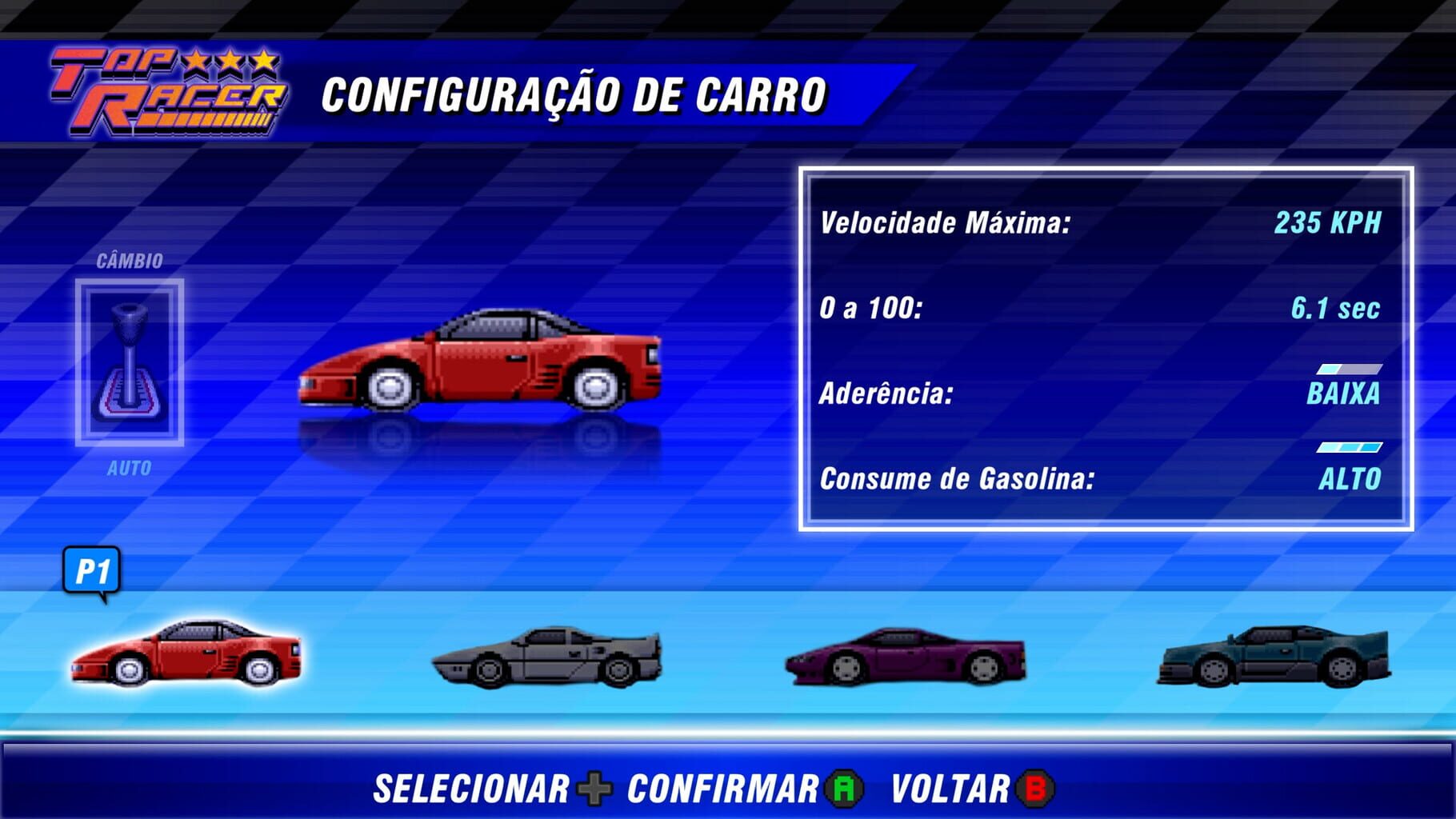Click the Top Racer logo
This screenshot has width=1456, height=819.
(168, 92)
